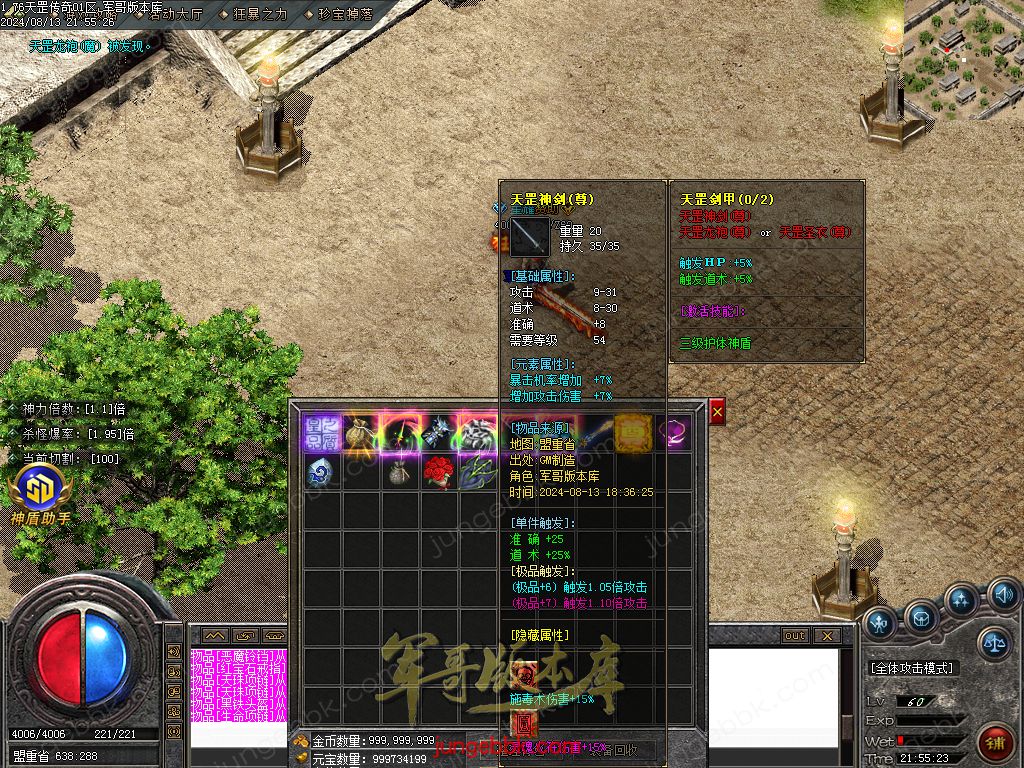Open the 神盾助手 assistant
The height and width of the screenshot is (768, 1024).
tap(41, 494)
